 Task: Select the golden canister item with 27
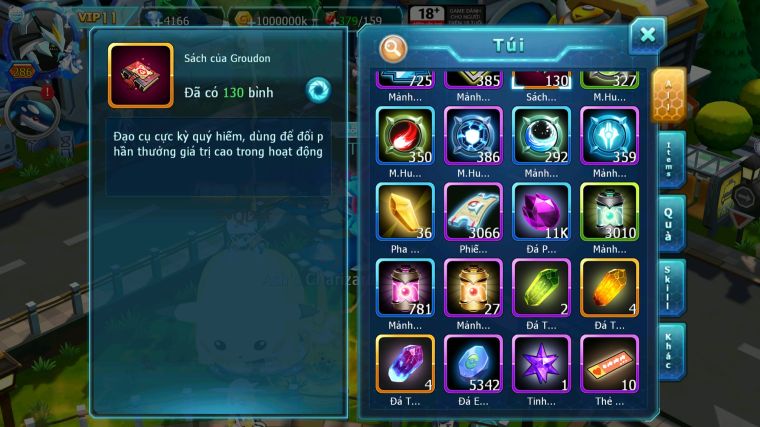pos(473,287)
